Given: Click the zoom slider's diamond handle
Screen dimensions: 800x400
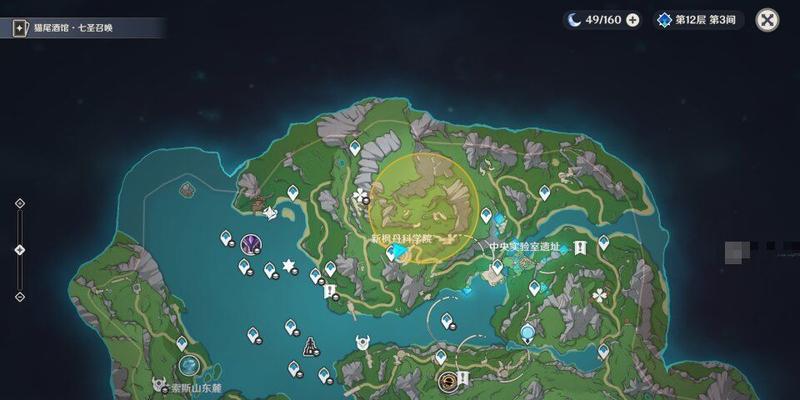Looking at the screenshot, I should 19,249.
